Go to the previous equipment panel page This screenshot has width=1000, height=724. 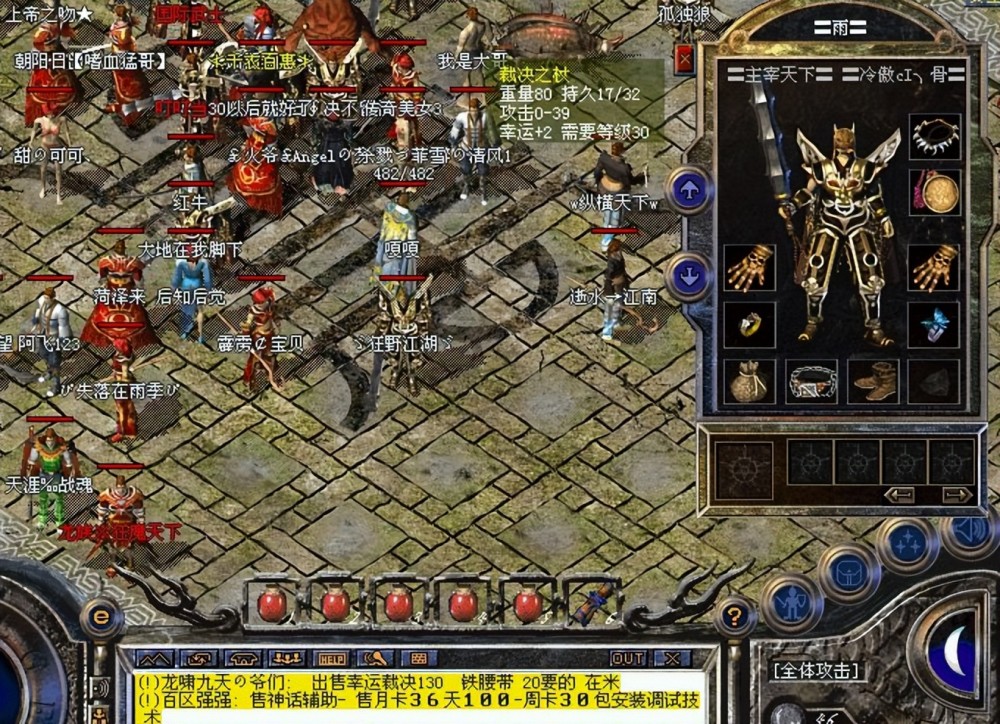click(x=899, y=495)
